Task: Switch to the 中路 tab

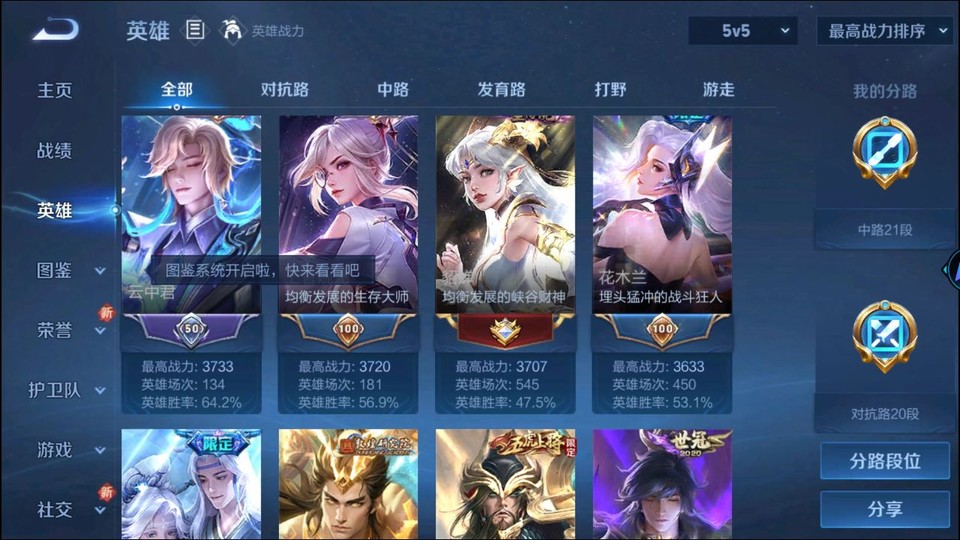Action: click(393, 89)
